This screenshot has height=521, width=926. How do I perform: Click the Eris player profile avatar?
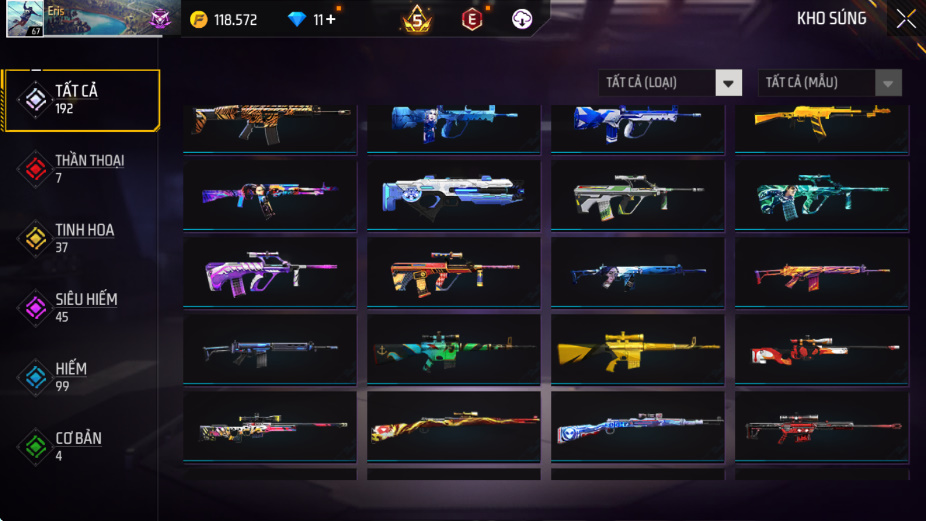(x=24, y=19)
